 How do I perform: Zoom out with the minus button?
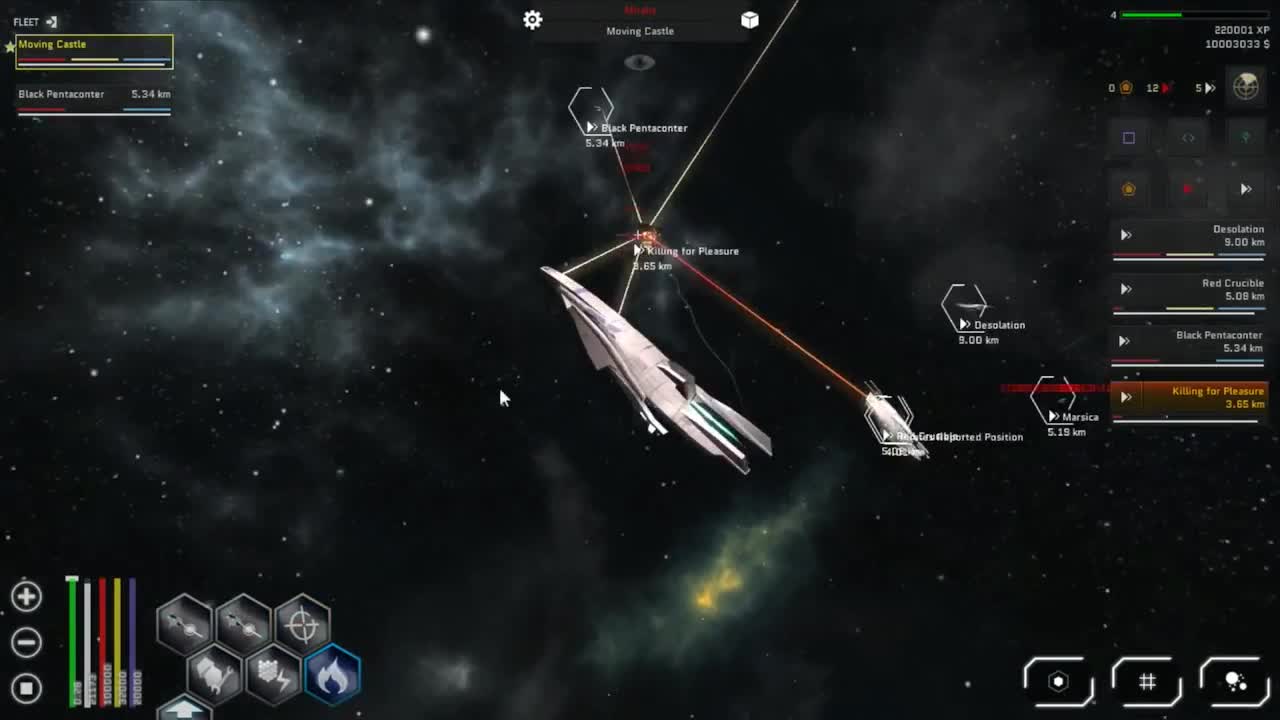pyautogui.click(x=27, y=642)
